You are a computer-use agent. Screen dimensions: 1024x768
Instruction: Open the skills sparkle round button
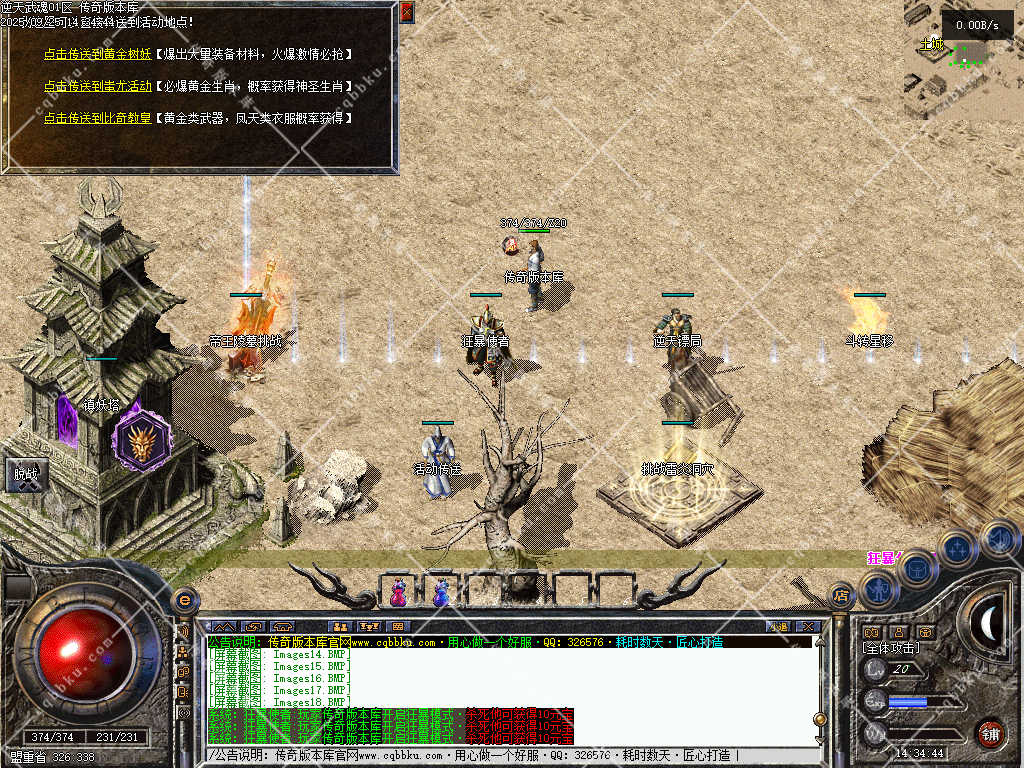pos(958,548)
